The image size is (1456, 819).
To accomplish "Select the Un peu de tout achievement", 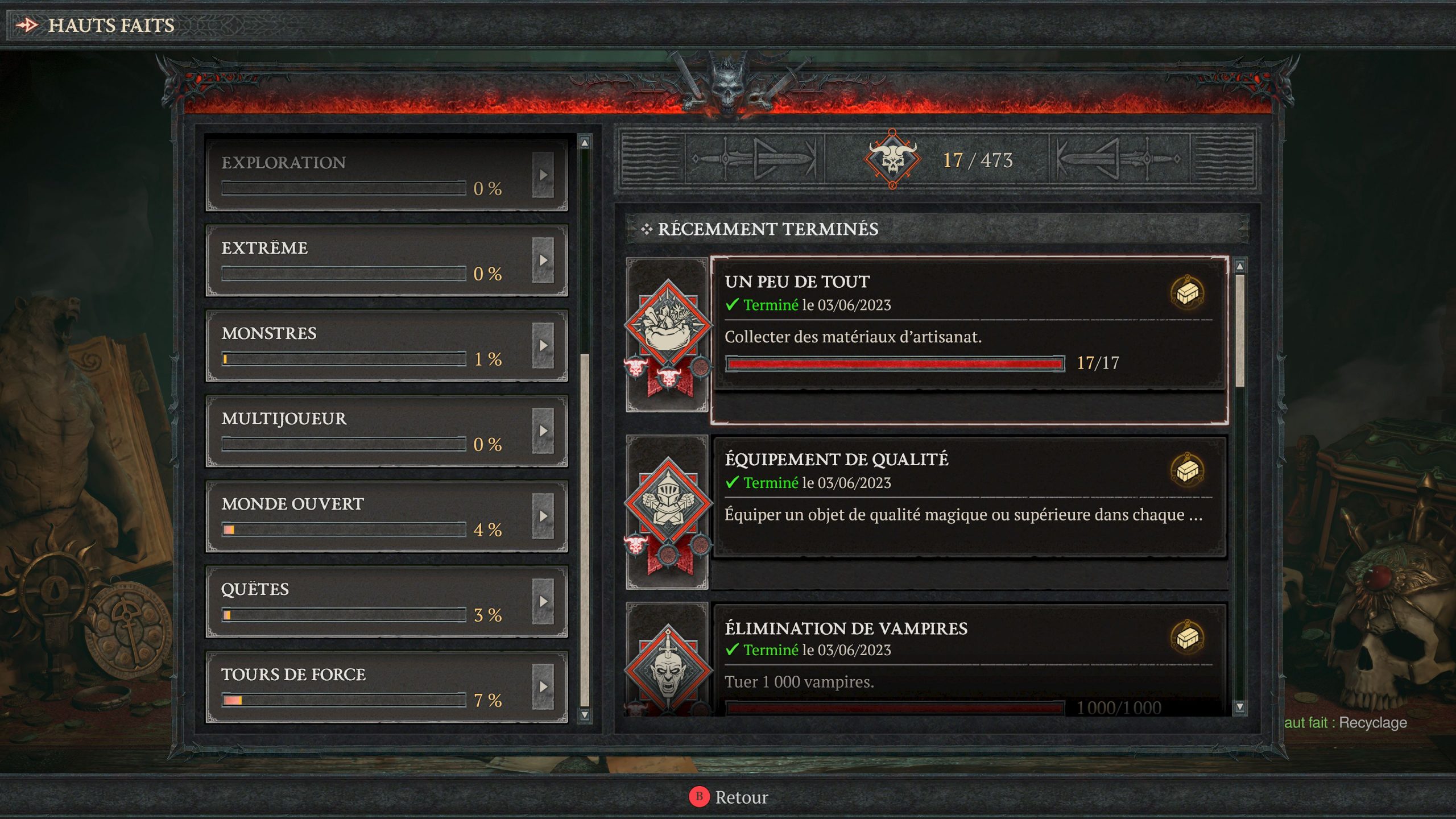I will coord(967,324).
